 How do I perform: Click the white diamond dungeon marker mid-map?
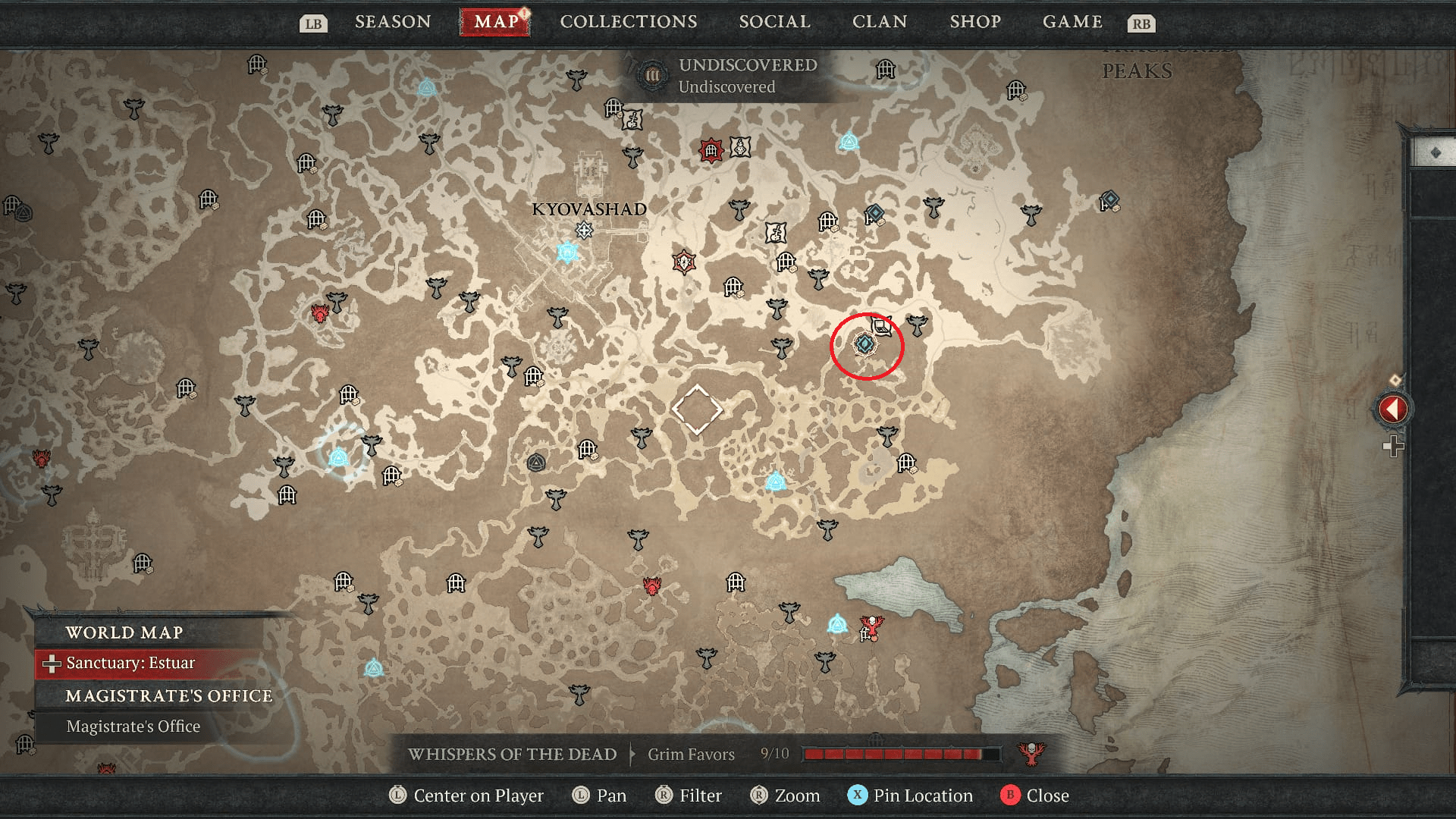pos(699,409)
